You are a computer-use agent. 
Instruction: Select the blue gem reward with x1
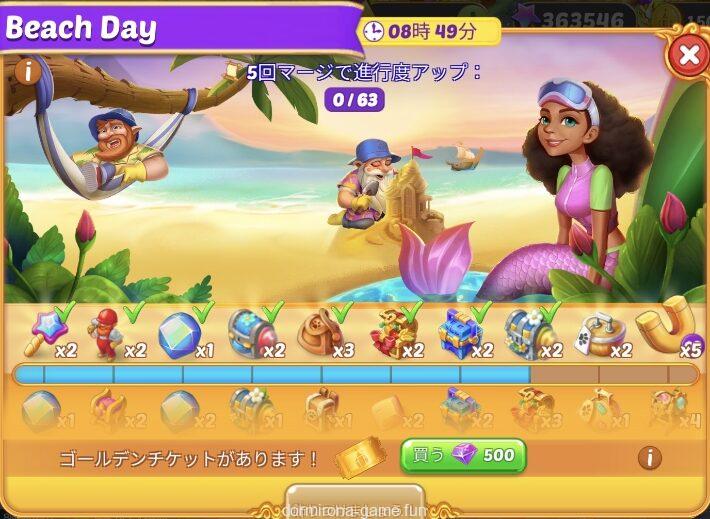(x=179, y=332)
